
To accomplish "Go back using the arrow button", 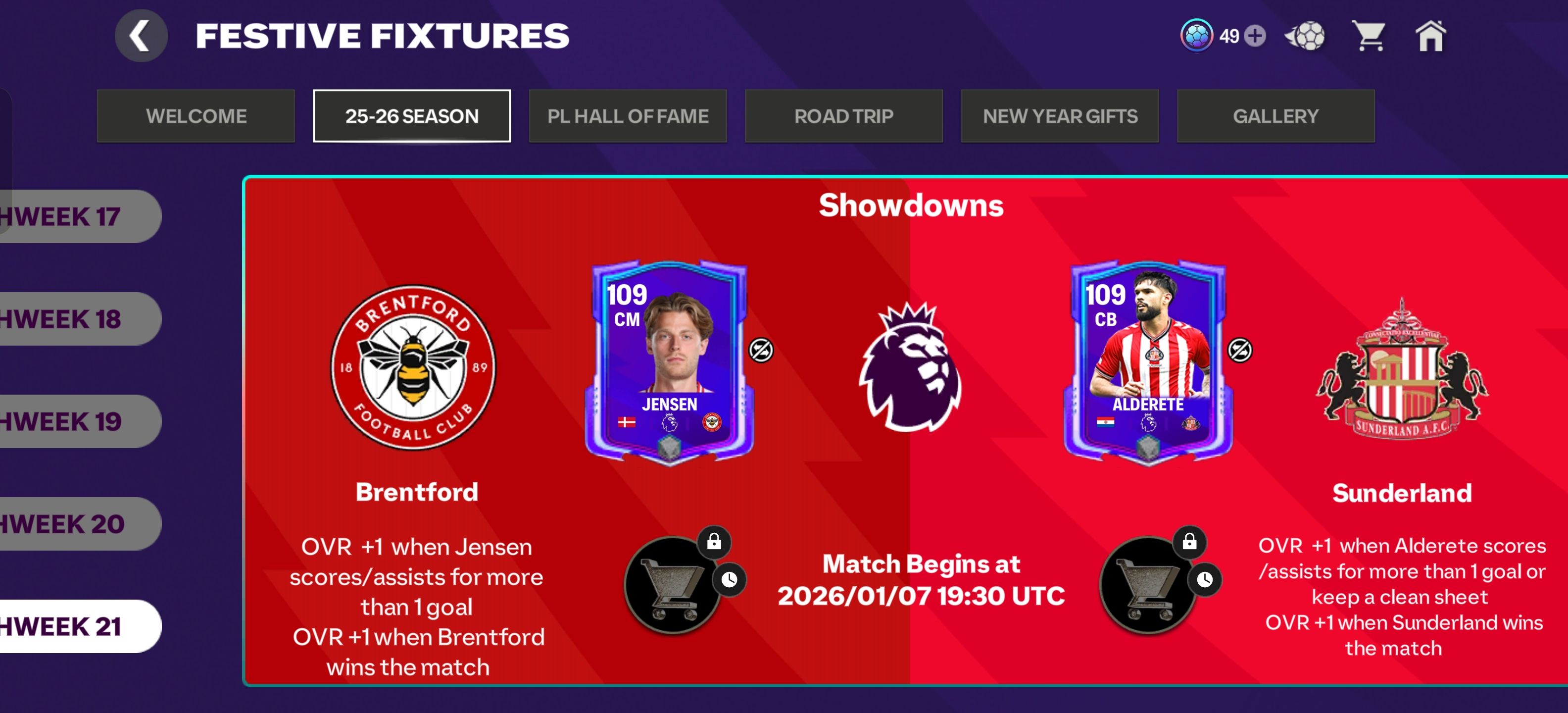I will [x=141, y=36].
